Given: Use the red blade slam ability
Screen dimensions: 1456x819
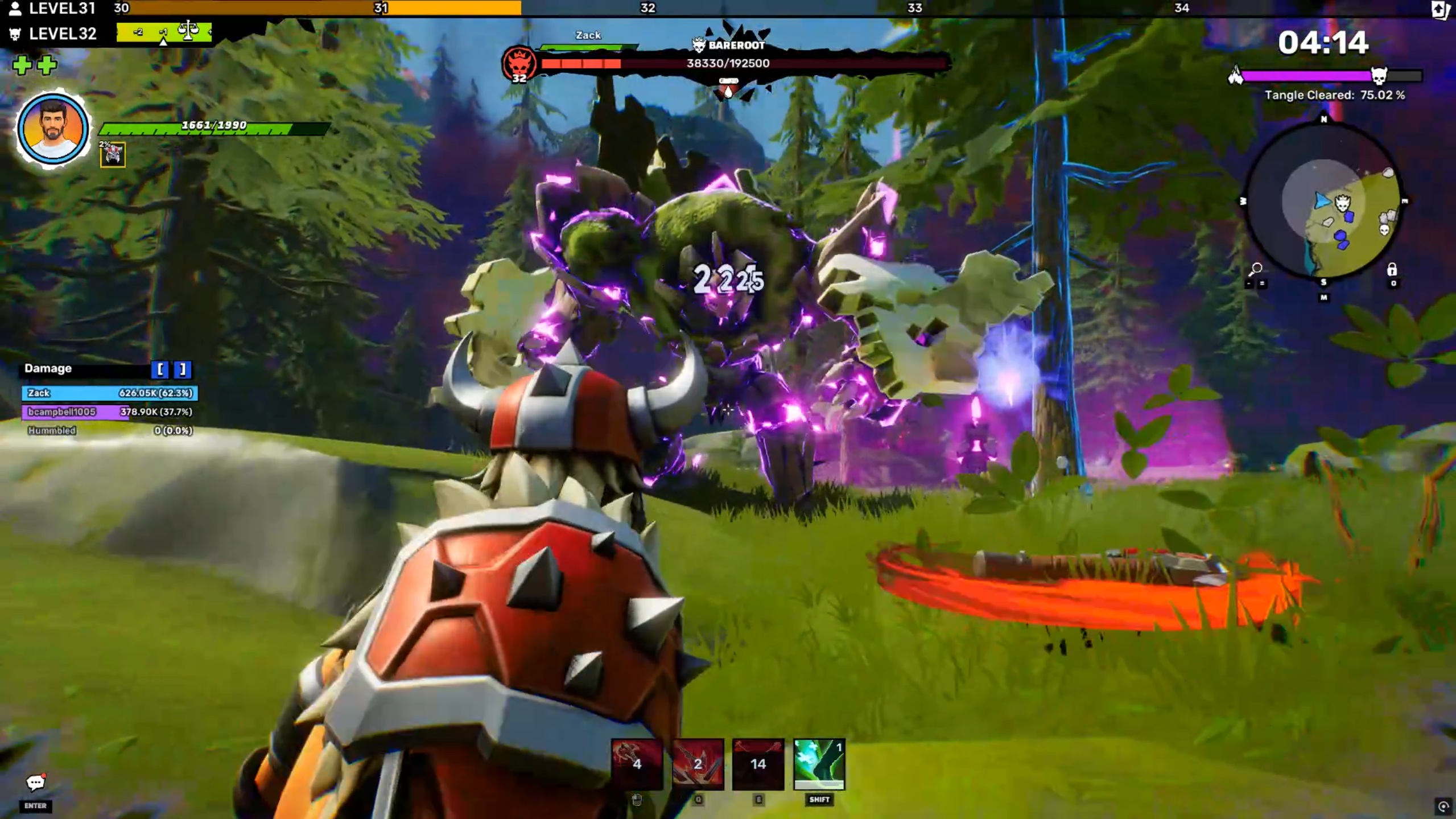Looking at the screenshot, I should (698, 763).
